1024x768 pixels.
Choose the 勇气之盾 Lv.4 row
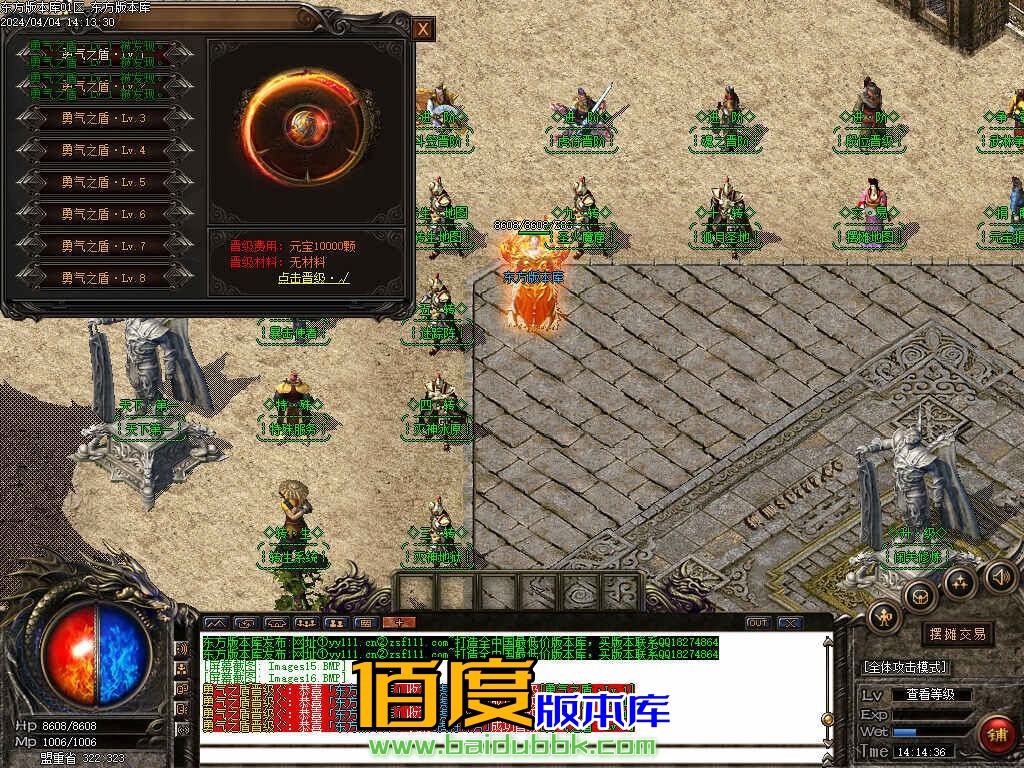coord(103,151)
